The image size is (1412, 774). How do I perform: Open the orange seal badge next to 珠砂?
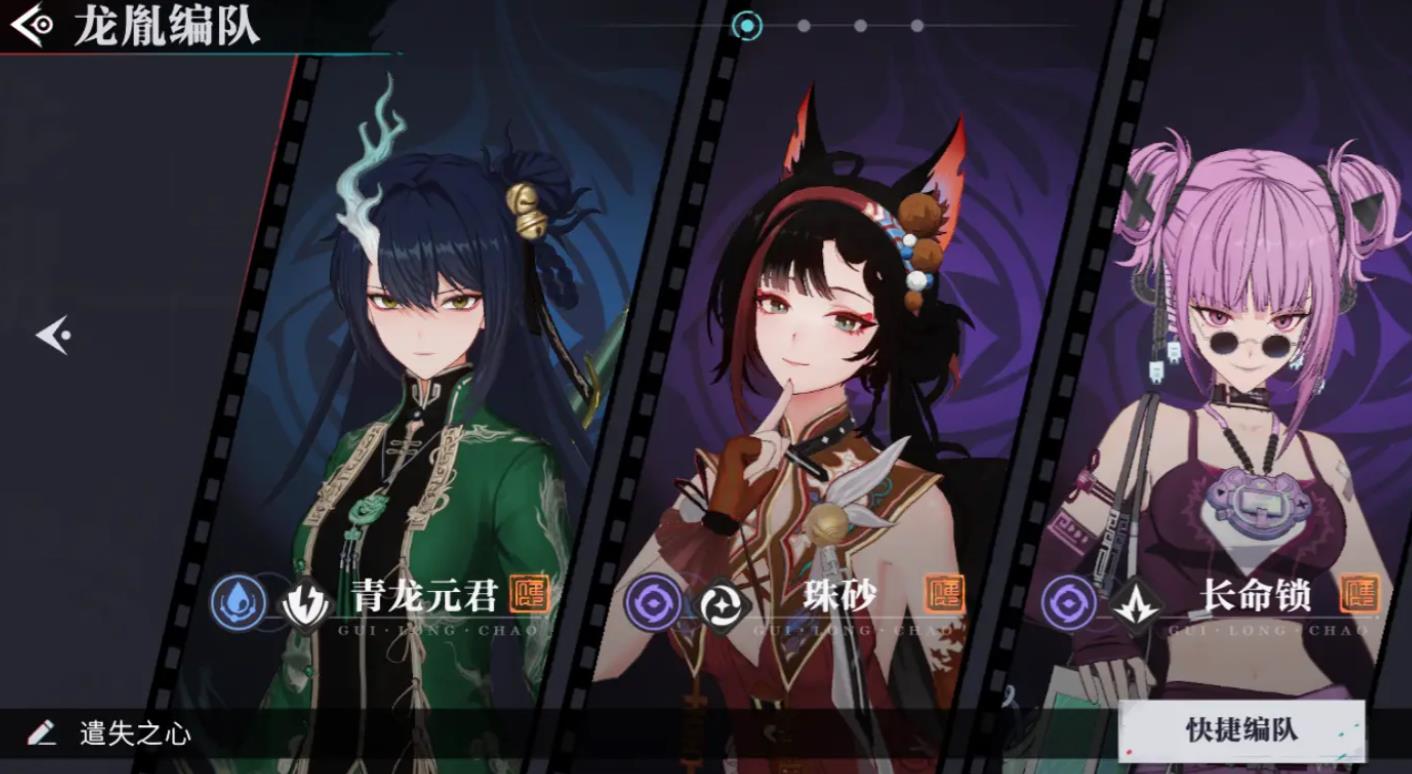pos(943,593)
